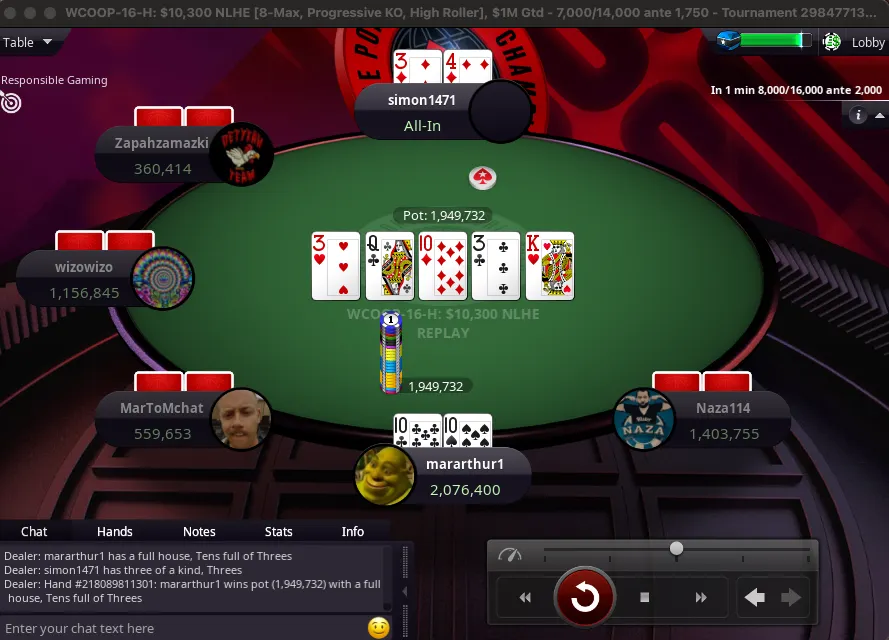Open the Responsible Gaming target icon
This screenshot has width=889, height=640.
click(11, 101)
